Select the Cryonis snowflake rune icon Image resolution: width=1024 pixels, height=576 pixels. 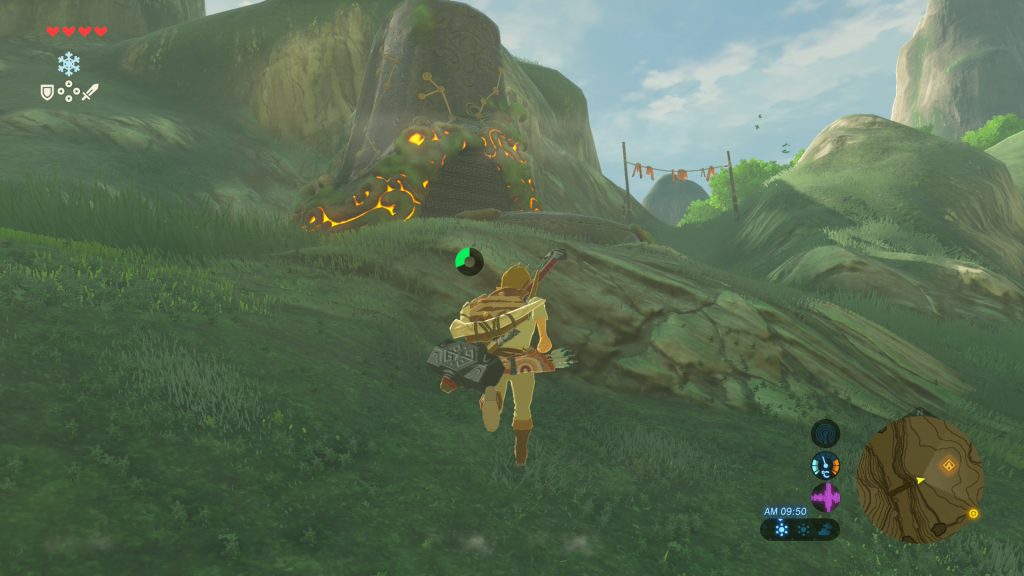(x=68, y=64)
